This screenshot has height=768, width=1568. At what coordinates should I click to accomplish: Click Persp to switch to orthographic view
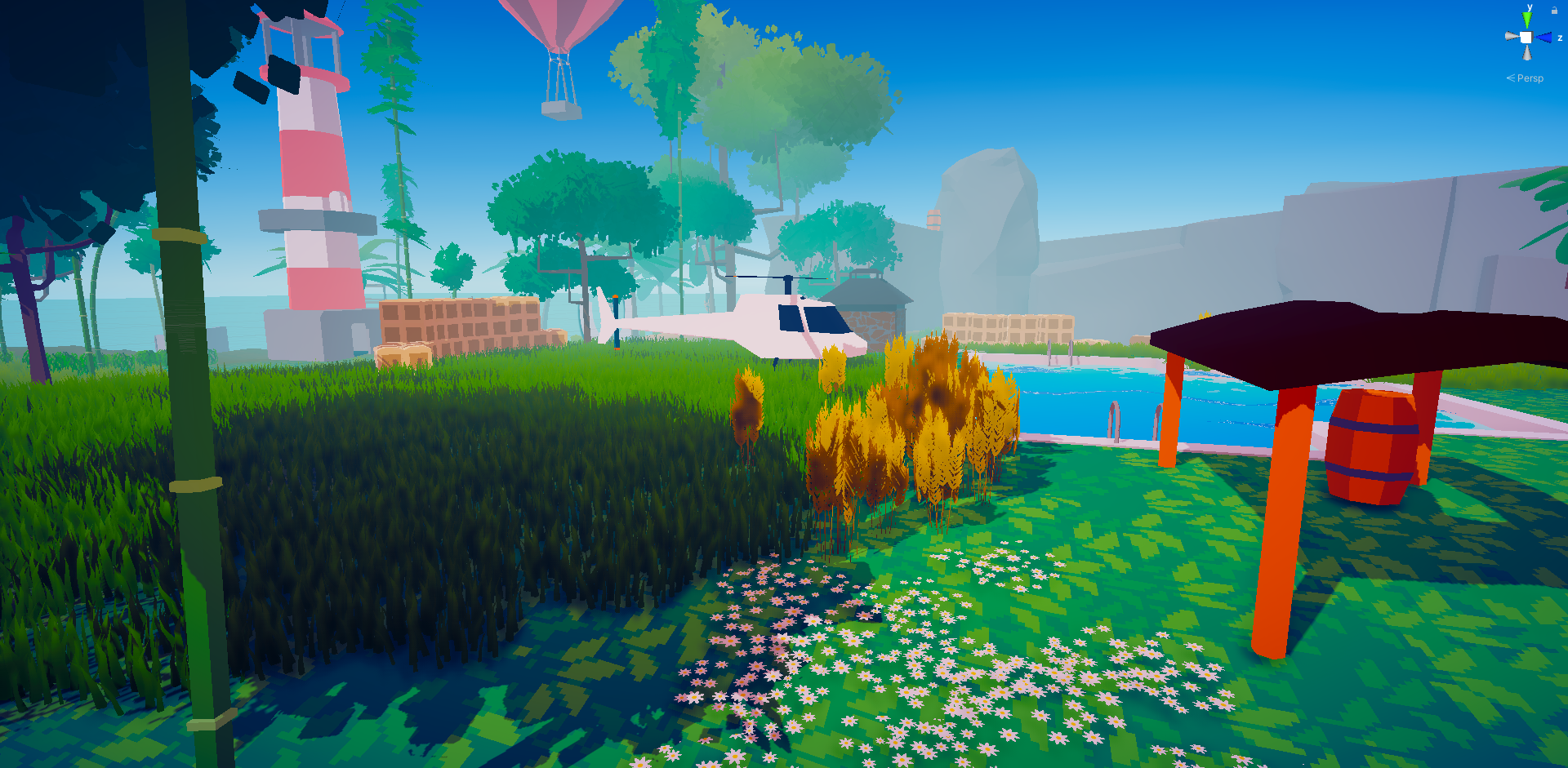coord(1530,78)
